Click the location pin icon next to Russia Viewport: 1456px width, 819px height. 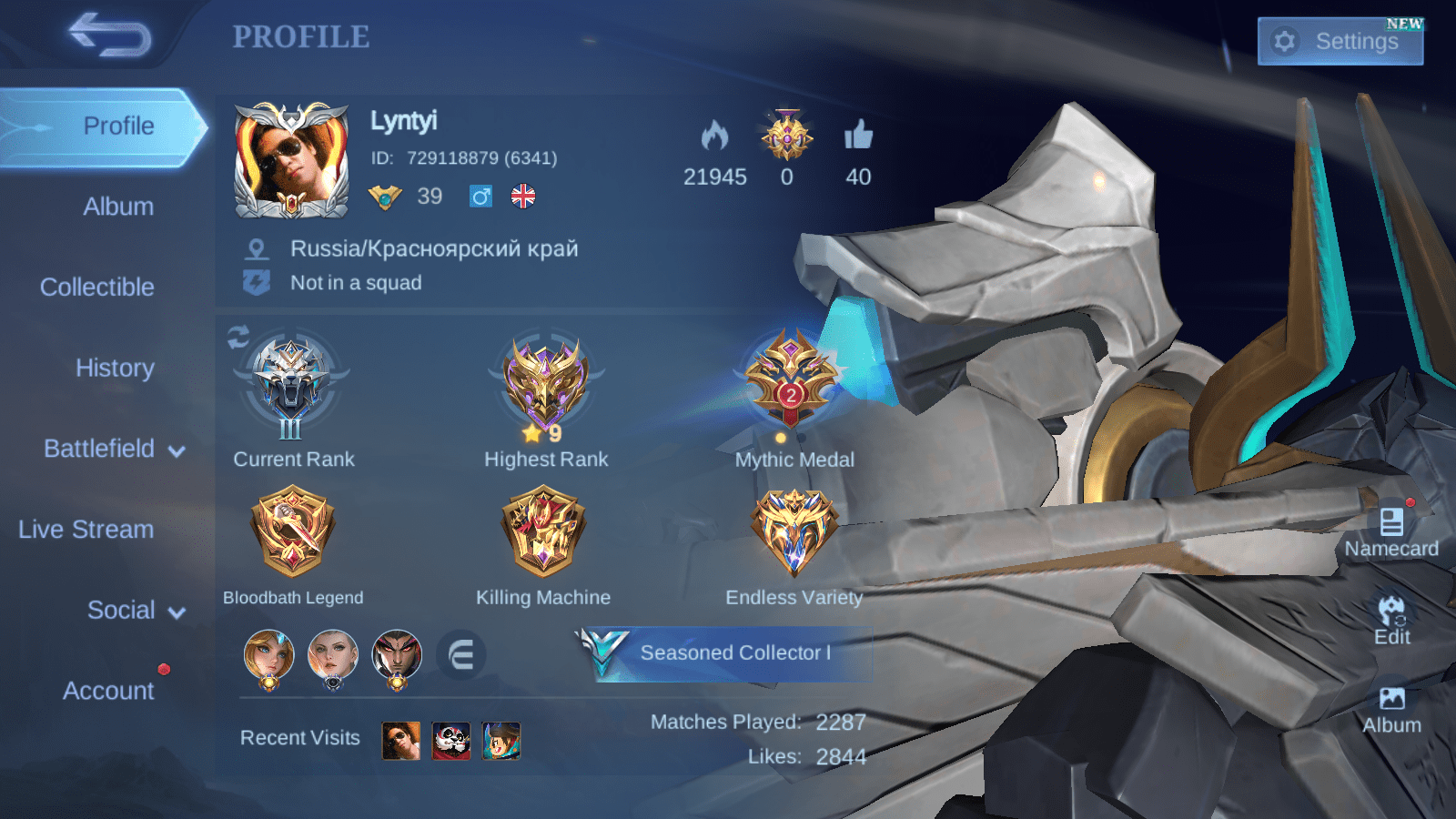(x=258, y=248)
